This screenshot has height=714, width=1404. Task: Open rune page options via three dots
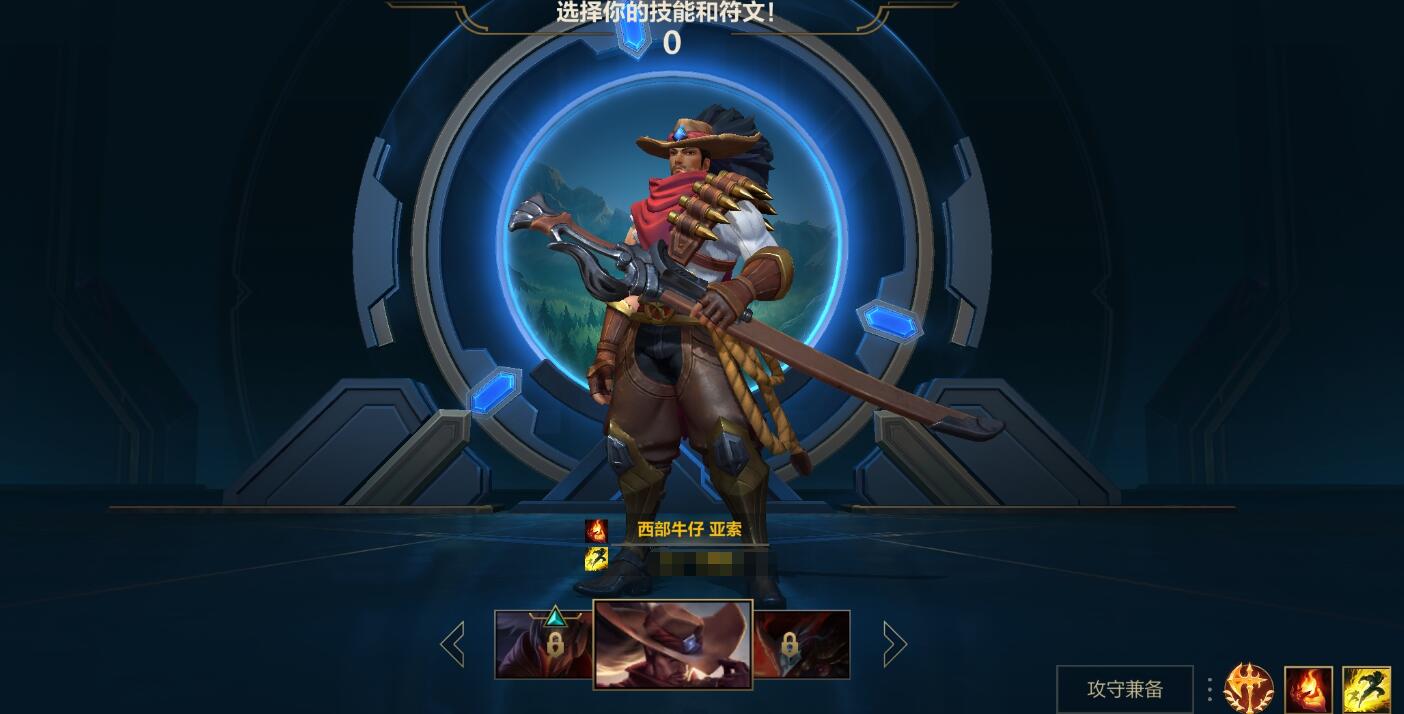pos(1209,689)
